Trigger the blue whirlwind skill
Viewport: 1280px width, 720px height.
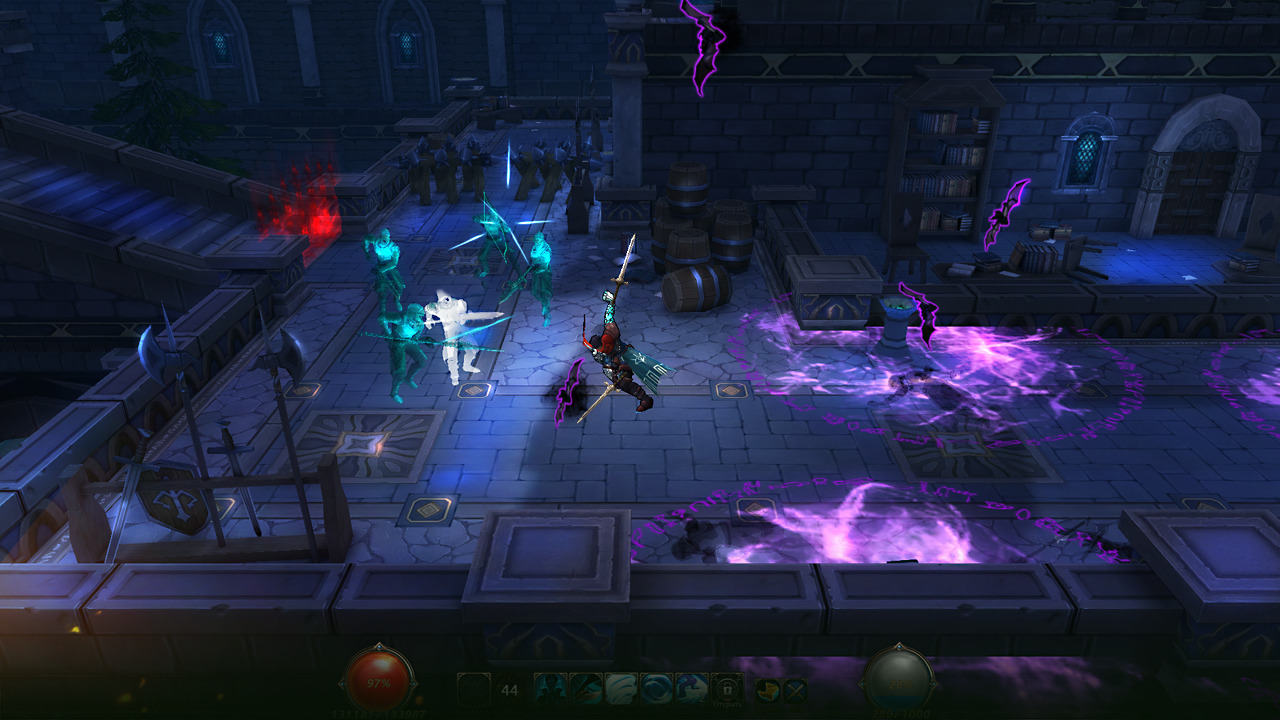(656, 688)
